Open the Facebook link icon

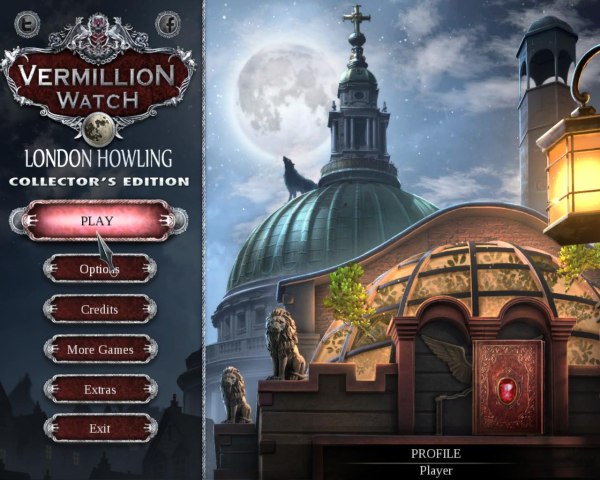click(168, 21)
